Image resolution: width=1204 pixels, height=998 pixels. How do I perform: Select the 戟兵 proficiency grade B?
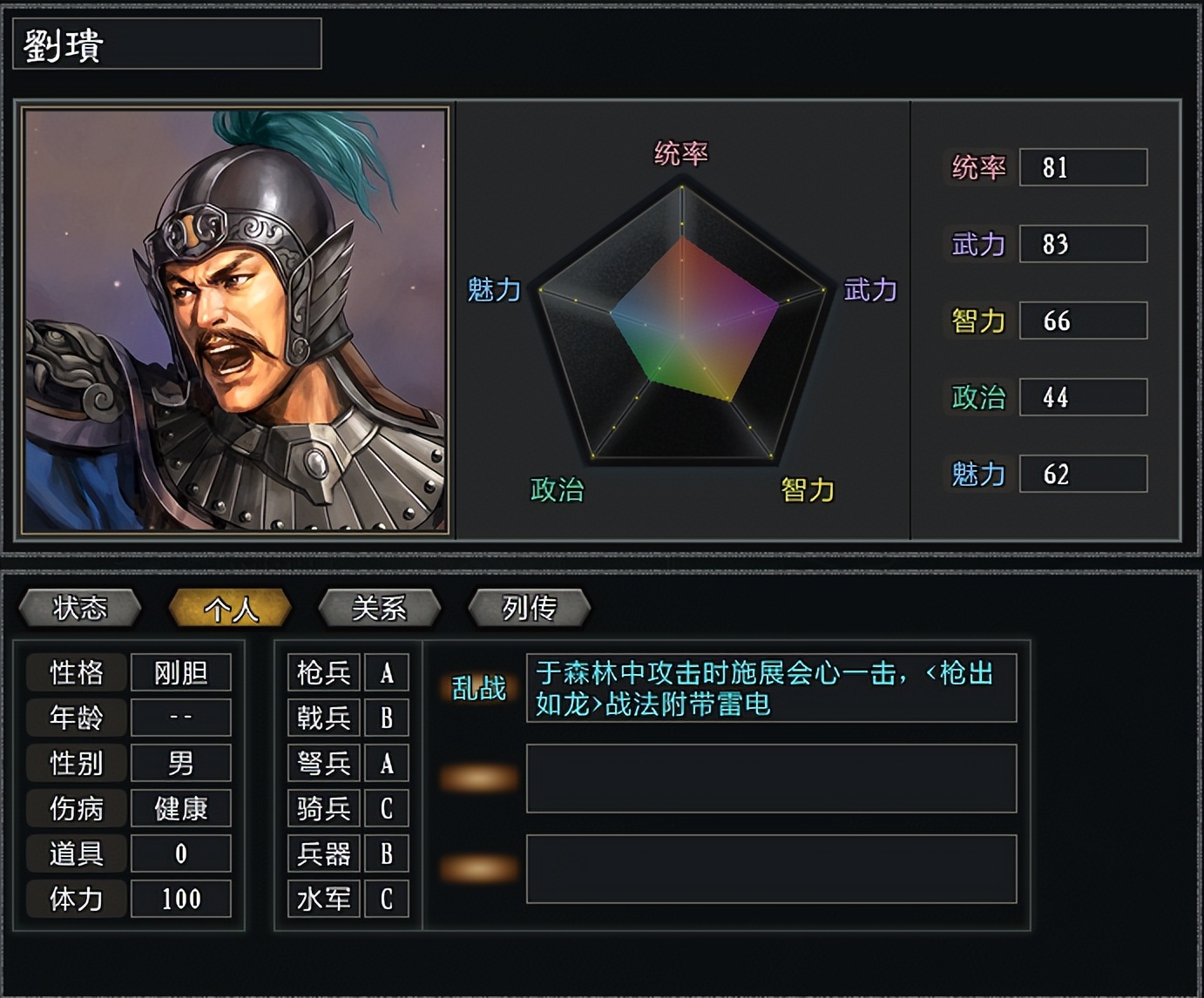(x=387, y=718)
